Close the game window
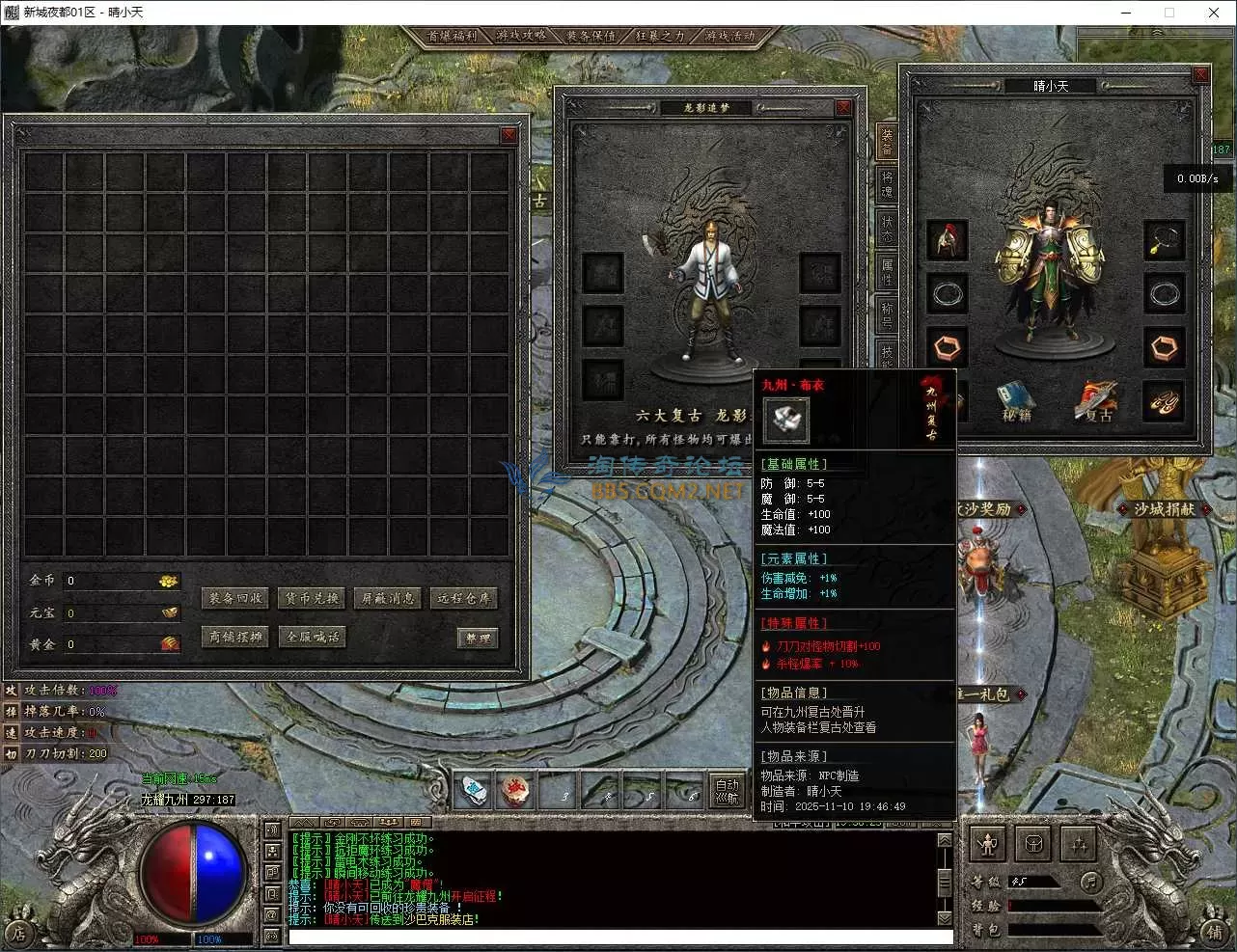The image size is (1237, 952). [1214, 13]
